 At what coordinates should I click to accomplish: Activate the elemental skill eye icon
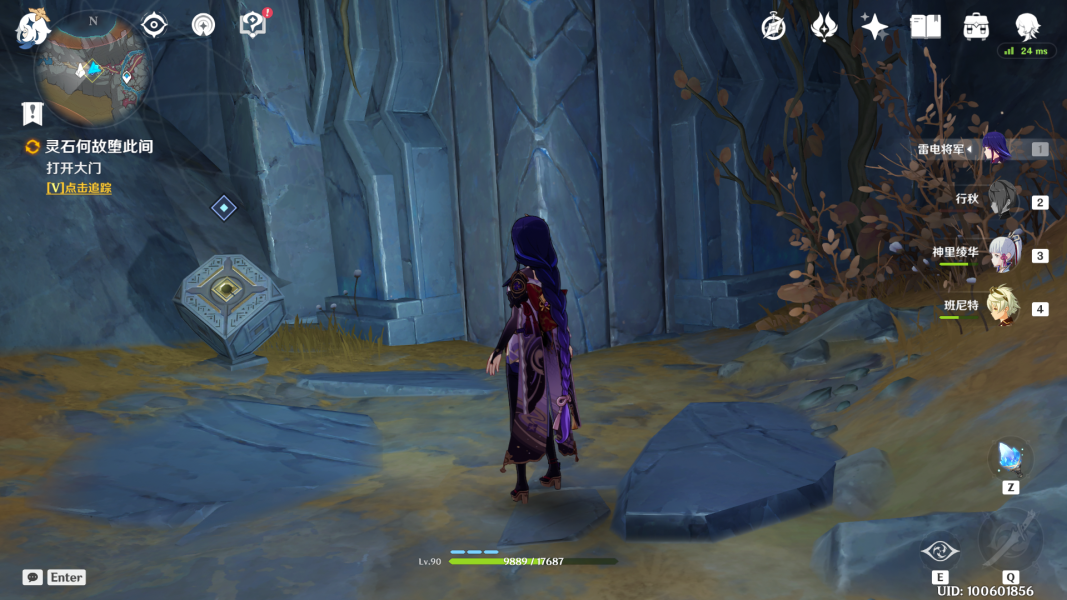point(940,551)
